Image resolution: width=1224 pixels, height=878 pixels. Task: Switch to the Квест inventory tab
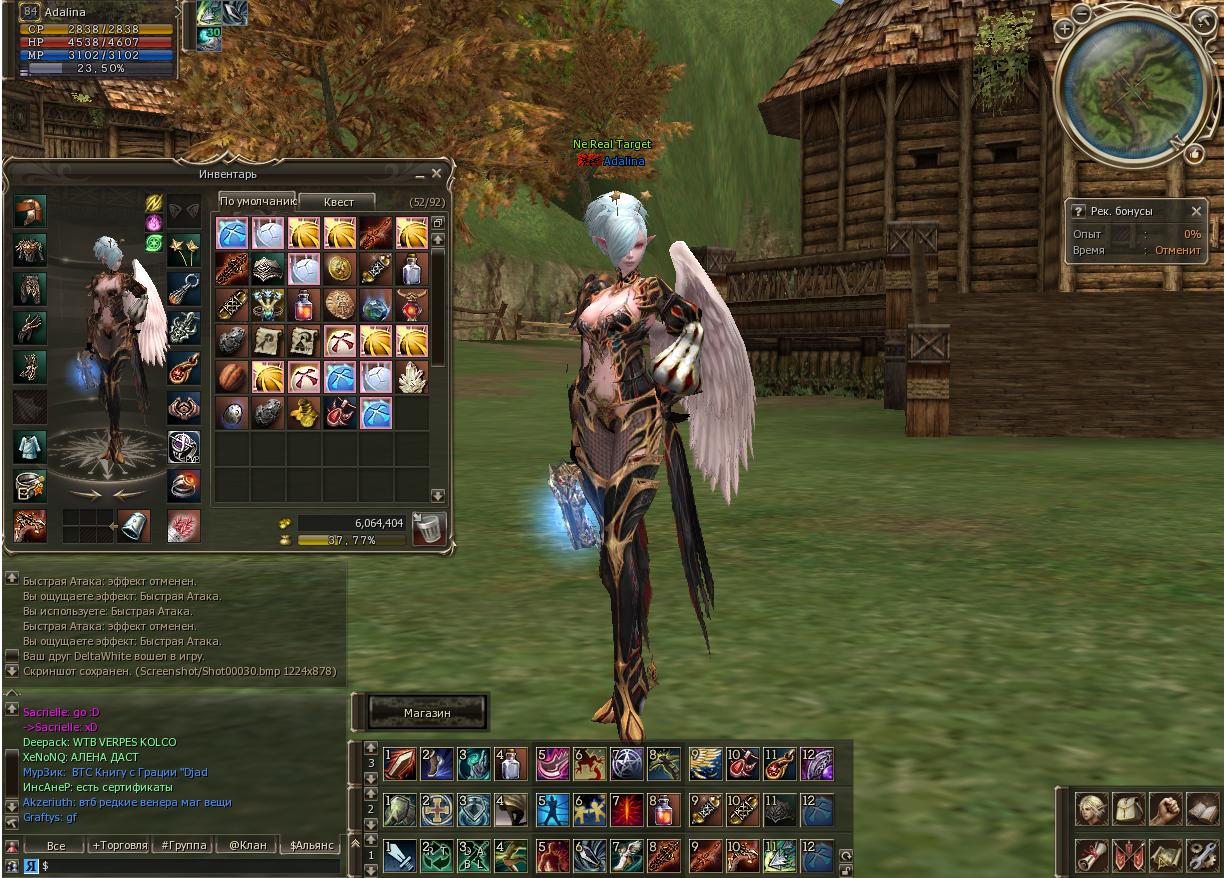pyautogui.click(x=338, y=201)
